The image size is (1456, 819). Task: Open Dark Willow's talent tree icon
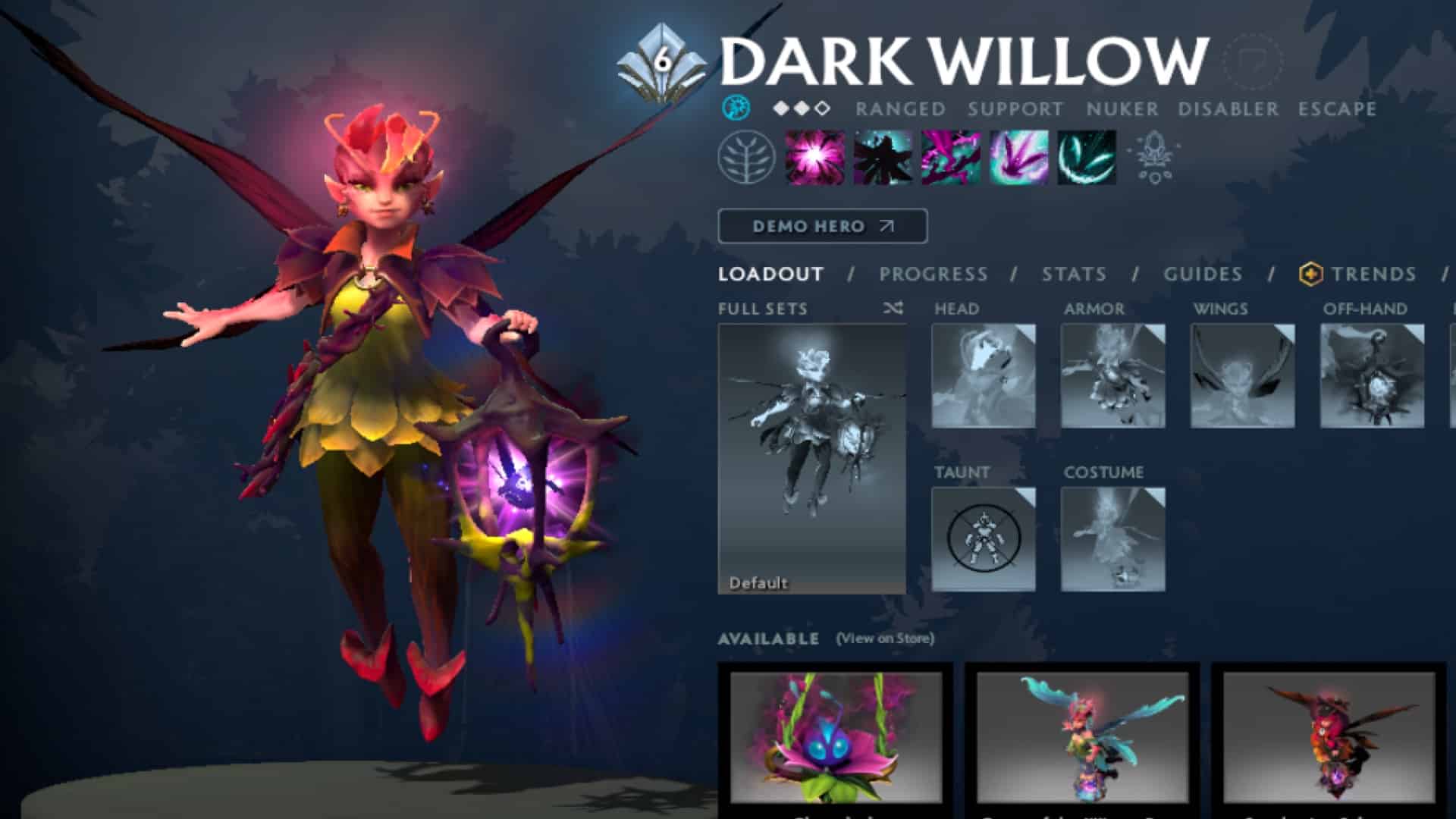747,159
